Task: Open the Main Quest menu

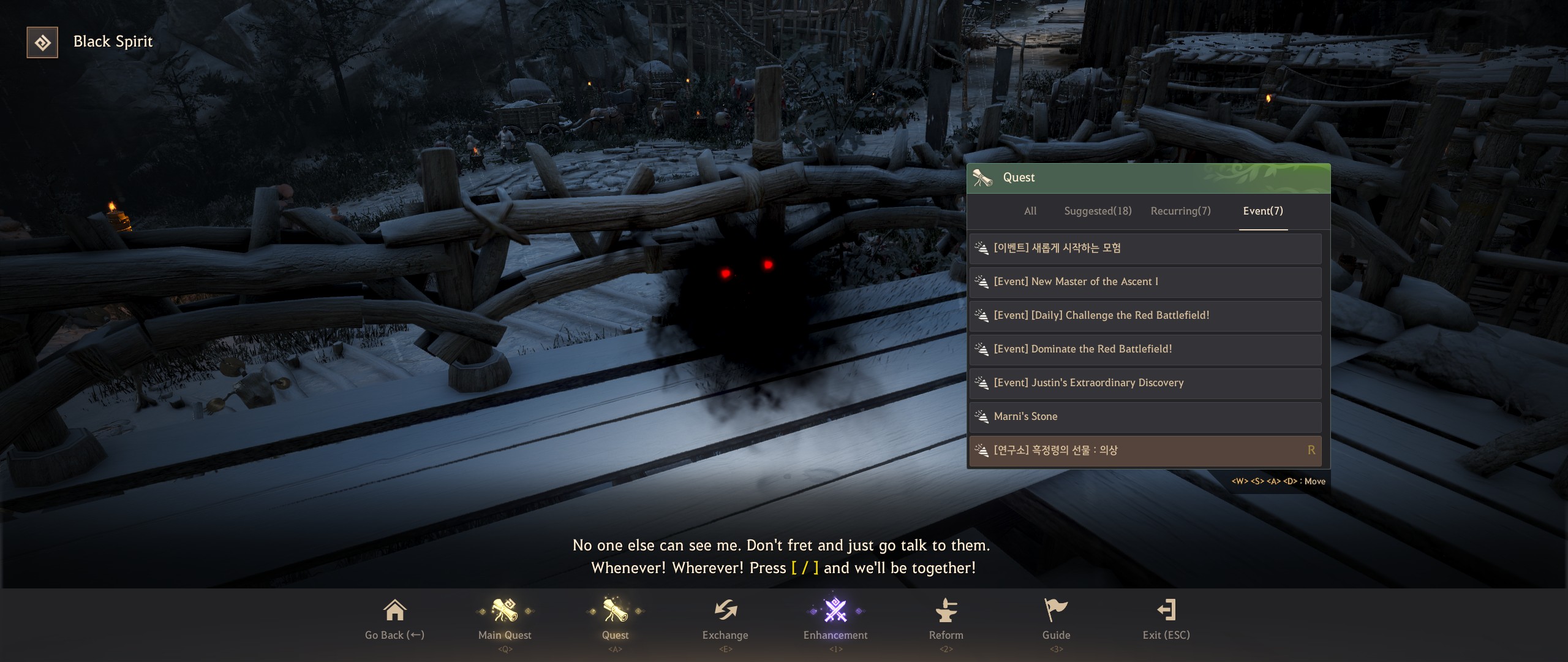Action: pos(505,619)
